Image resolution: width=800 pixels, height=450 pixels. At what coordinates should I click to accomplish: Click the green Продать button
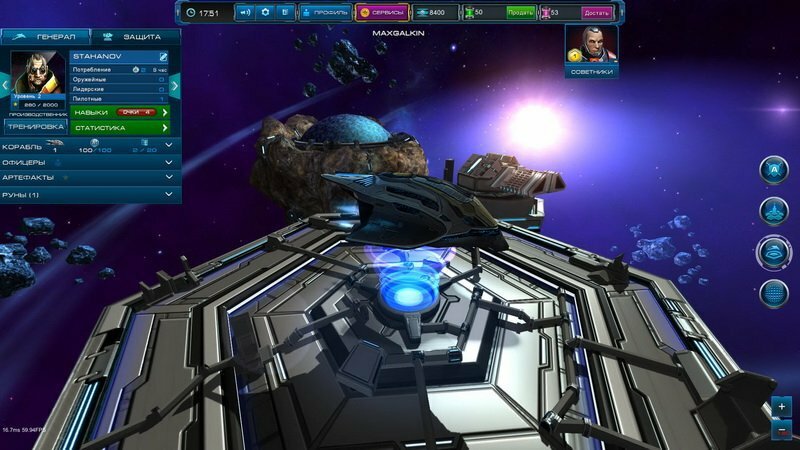(520, 12)
